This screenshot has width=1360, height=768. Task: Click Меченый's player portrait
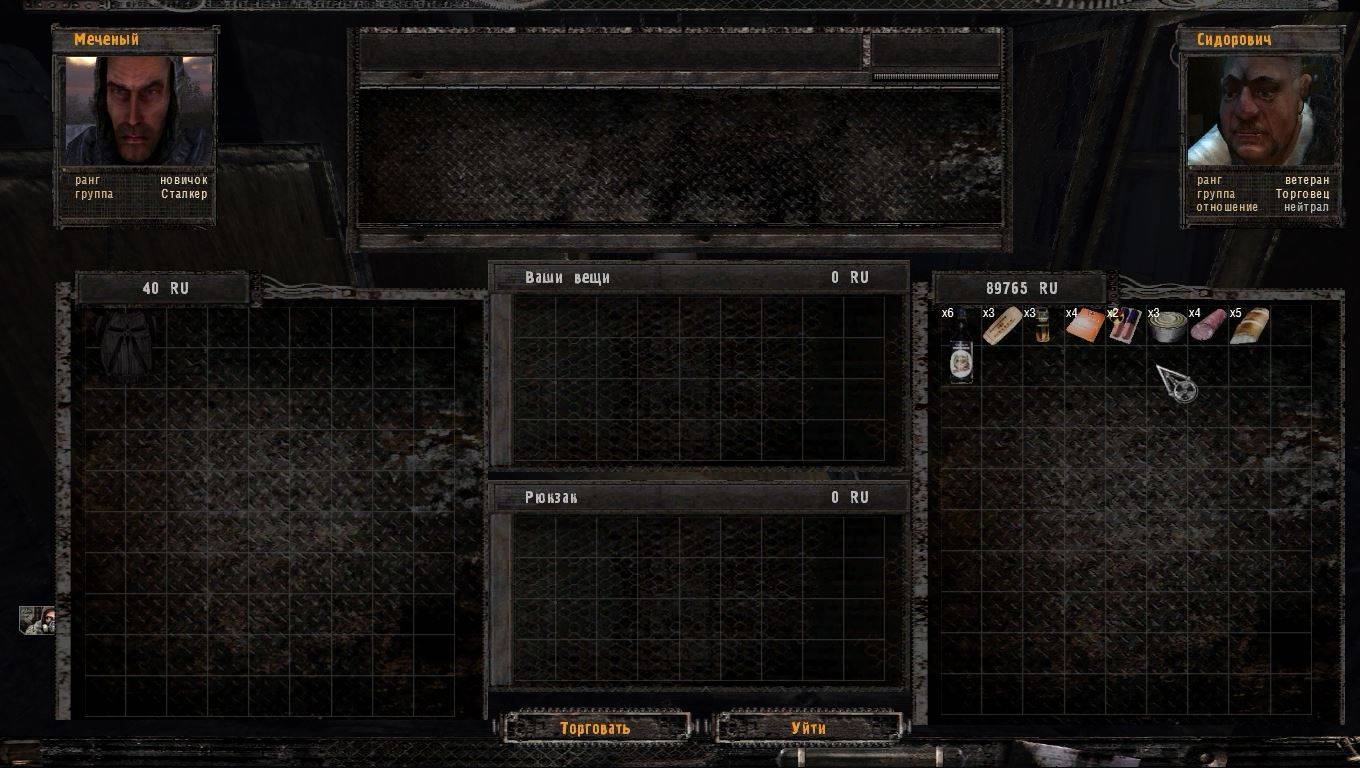click(x=139, y=110)
